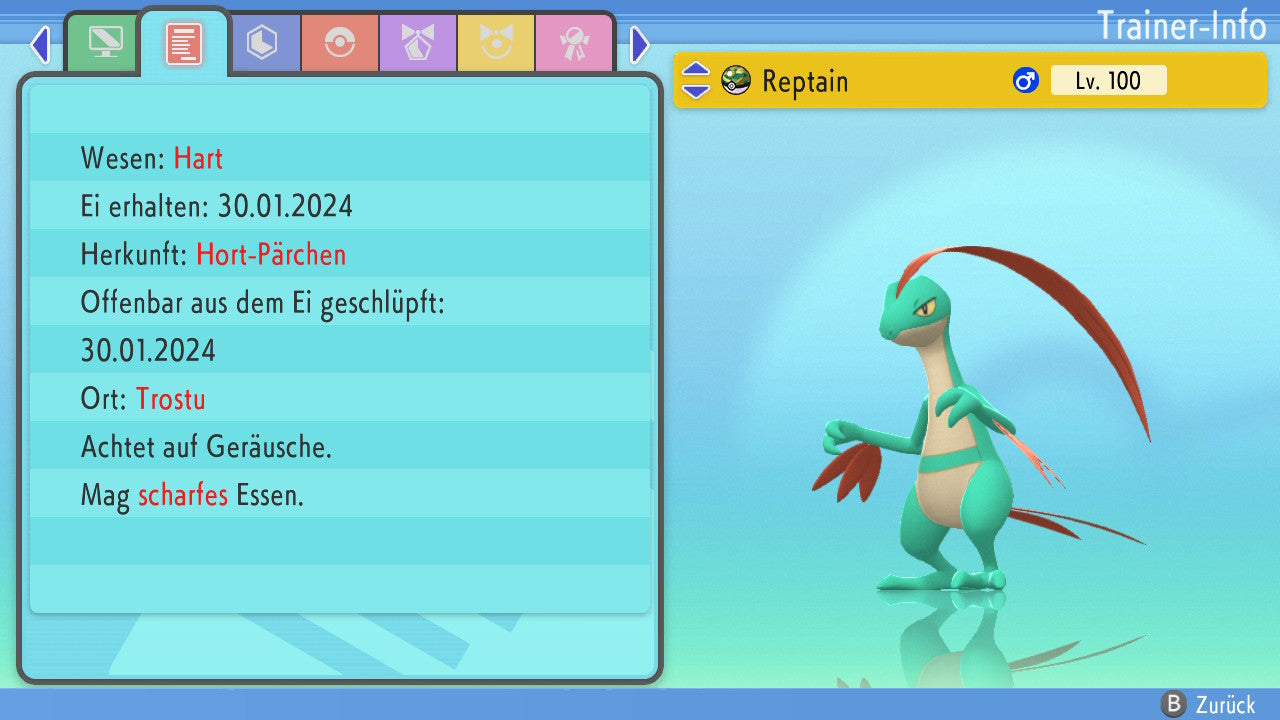This screenshot has height=720, width=1280.
Task: Open the pink ribbons tab
Action: tap(574, 43)
